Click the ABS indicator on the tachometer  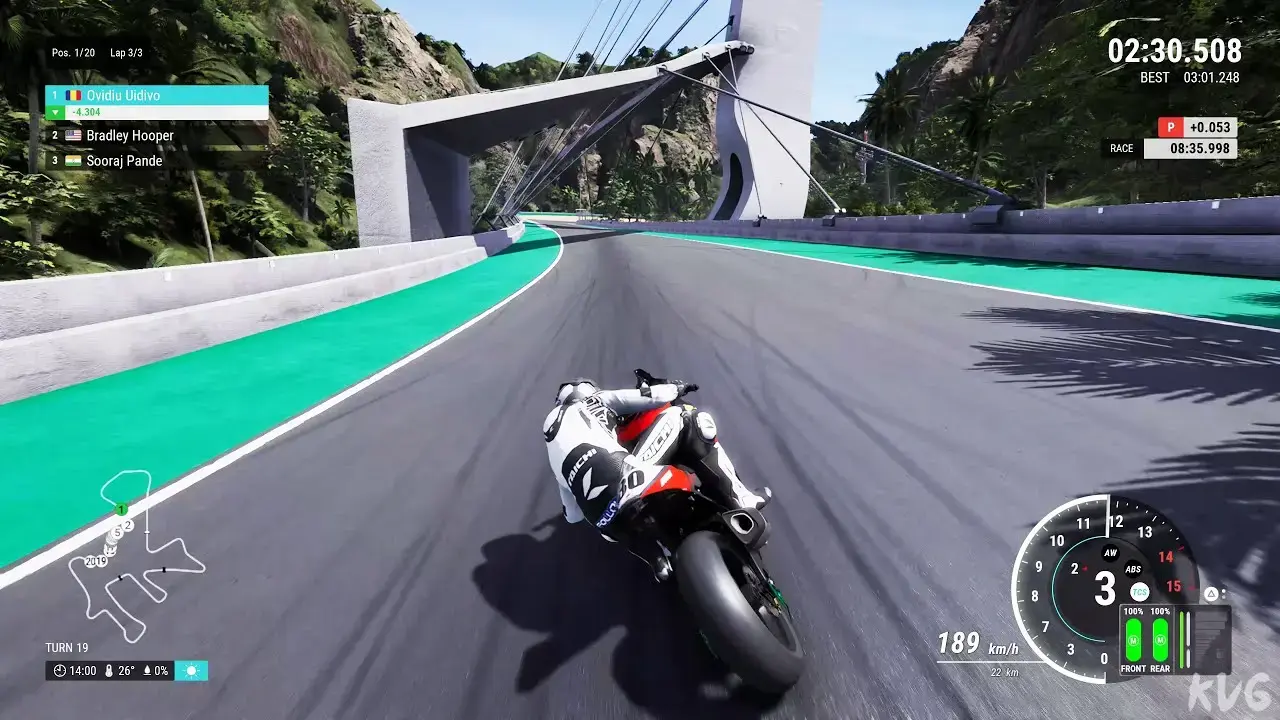click(1133, 569)
